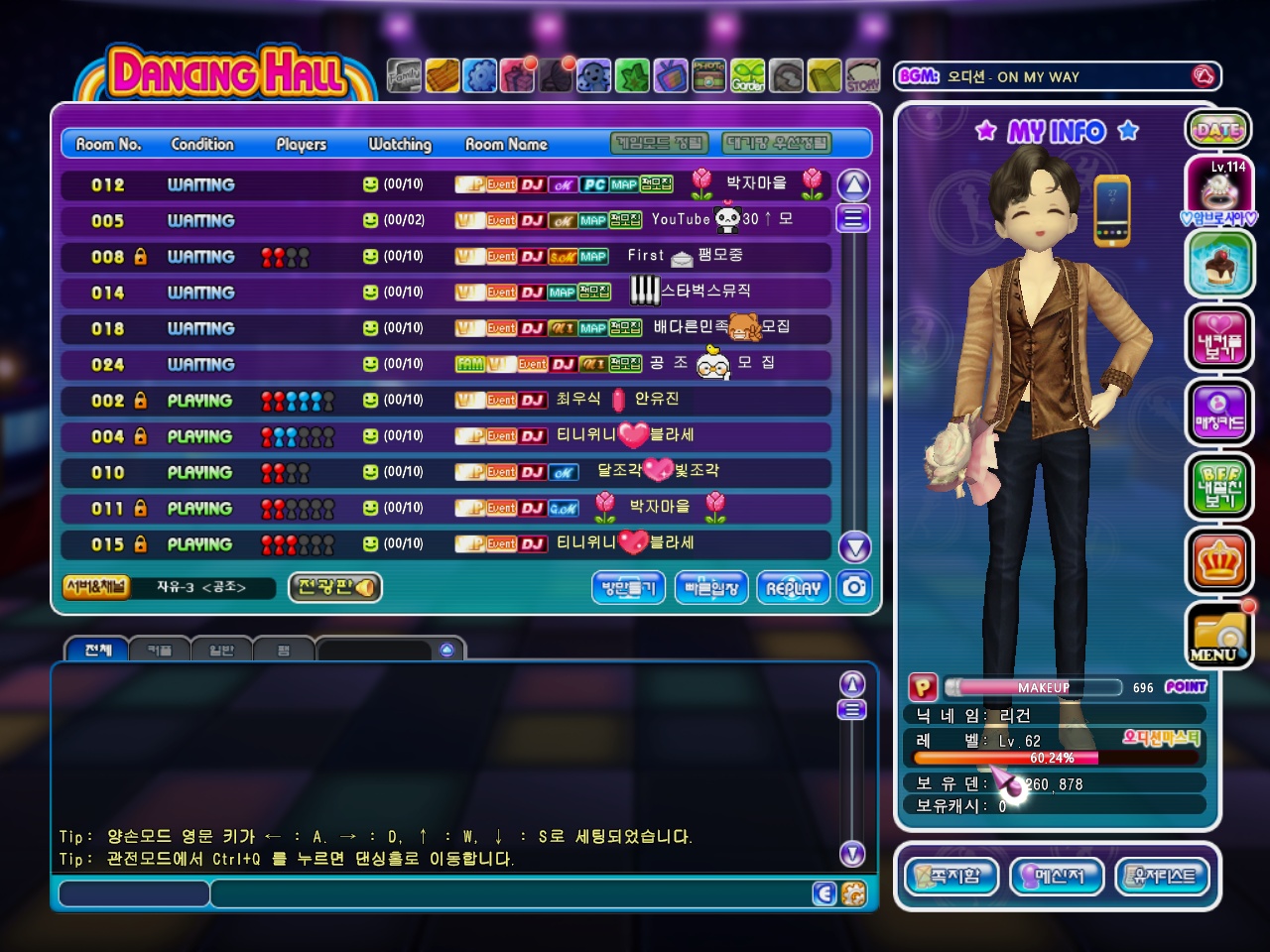Open the Garden toolbar icon
This screenshot has height=952, width=1270.
click(748, 75)
